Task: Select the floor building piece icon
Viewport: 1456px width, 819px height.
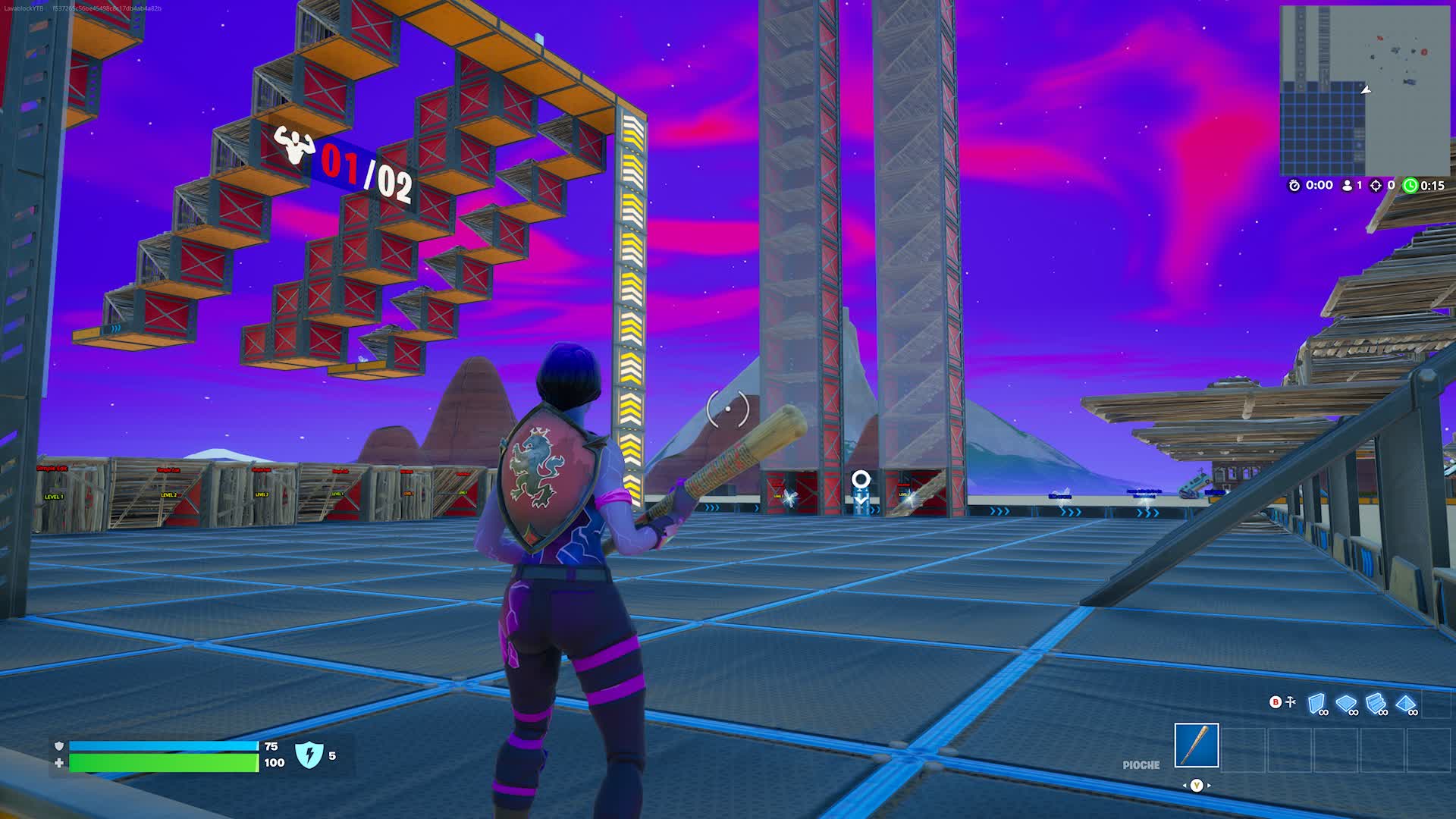Action: click(1346, 701)
